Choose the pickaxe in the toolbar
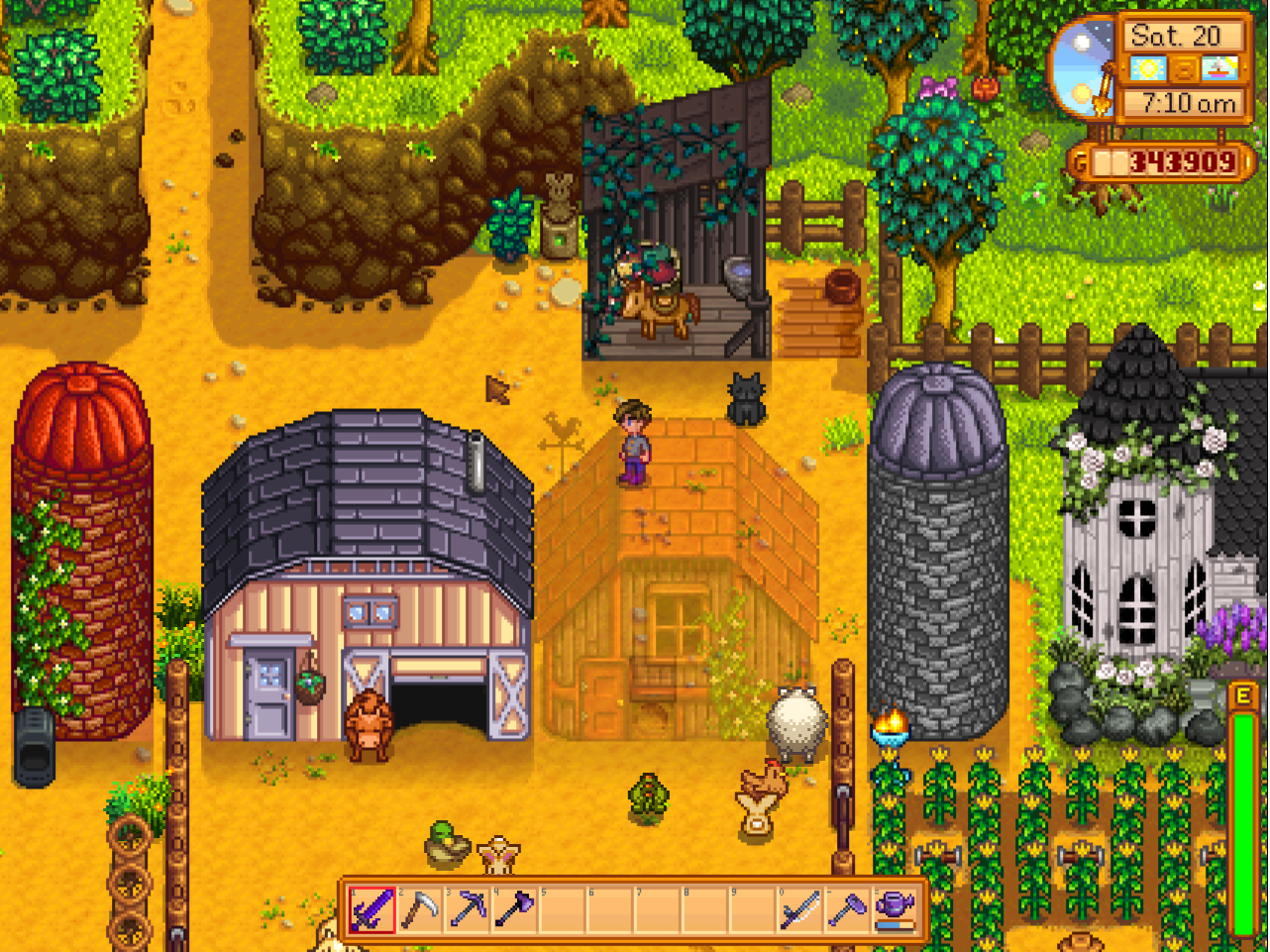Viewport: 1270px width, 952px height. 468,909
